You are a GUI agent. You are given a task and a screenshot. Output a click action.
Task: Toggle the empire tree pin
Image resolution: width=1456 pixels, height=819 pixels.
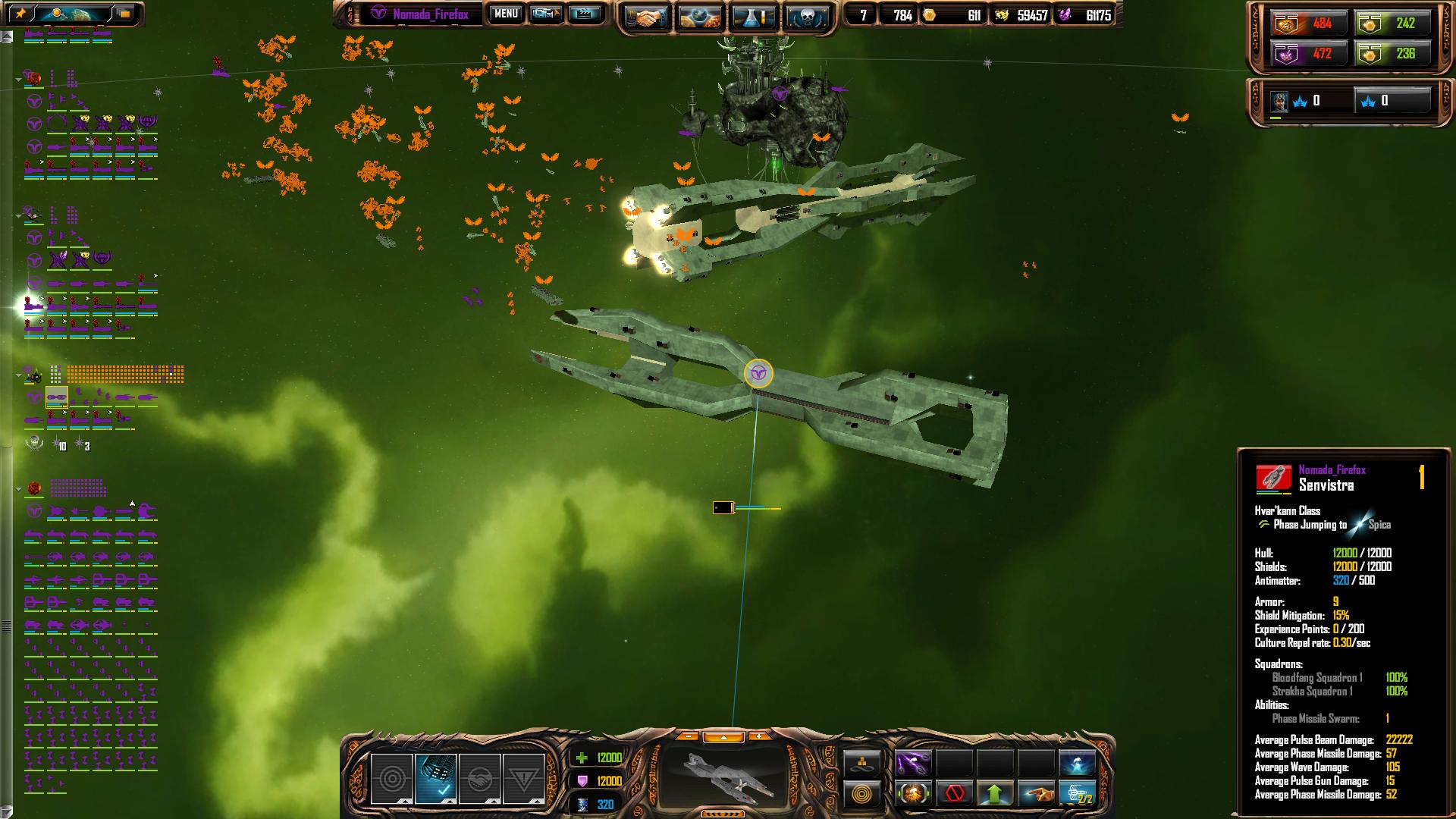[21, 13]
